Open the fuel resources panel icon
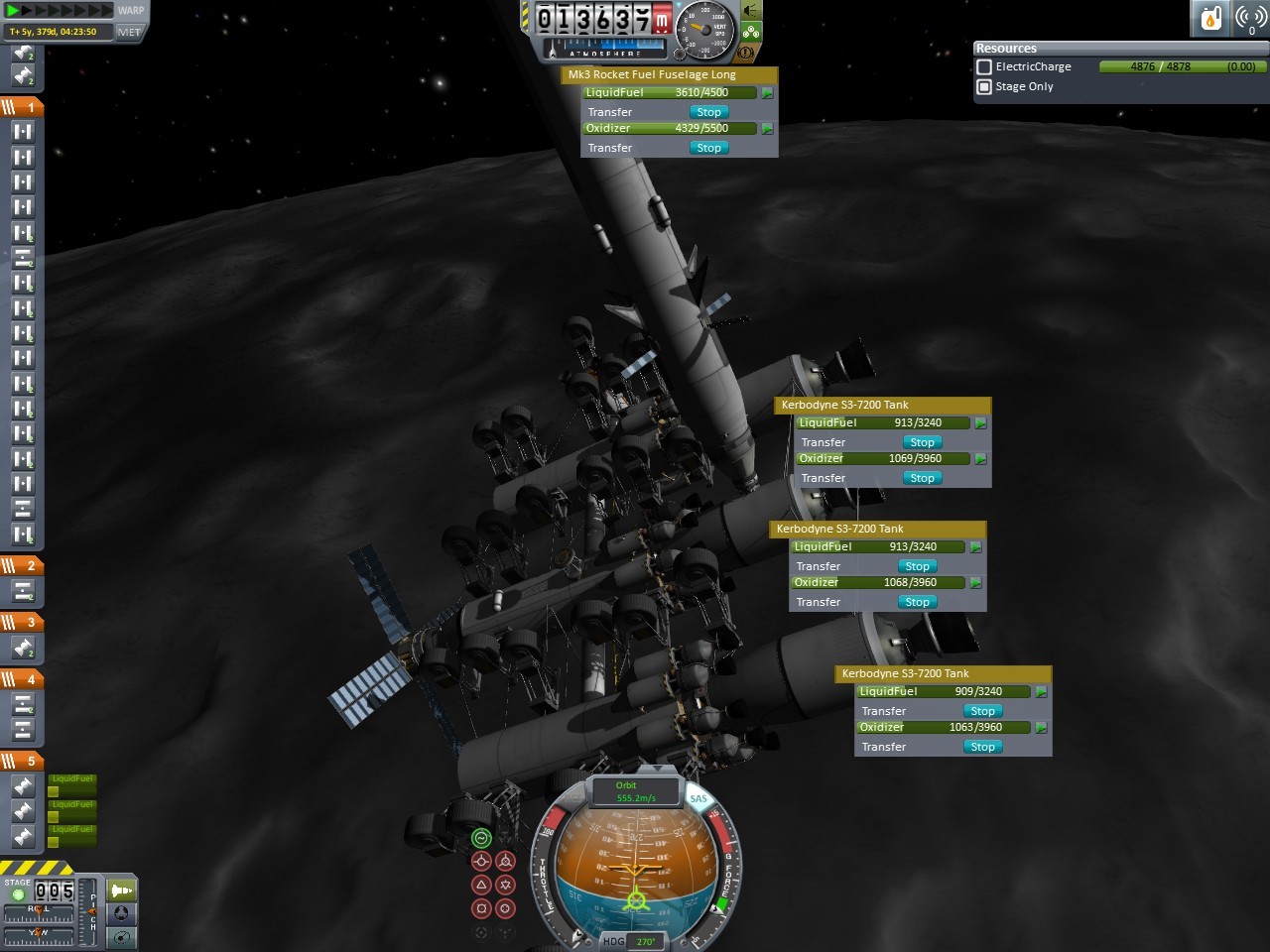1270x952 pixels. (x=1211, y=18)
